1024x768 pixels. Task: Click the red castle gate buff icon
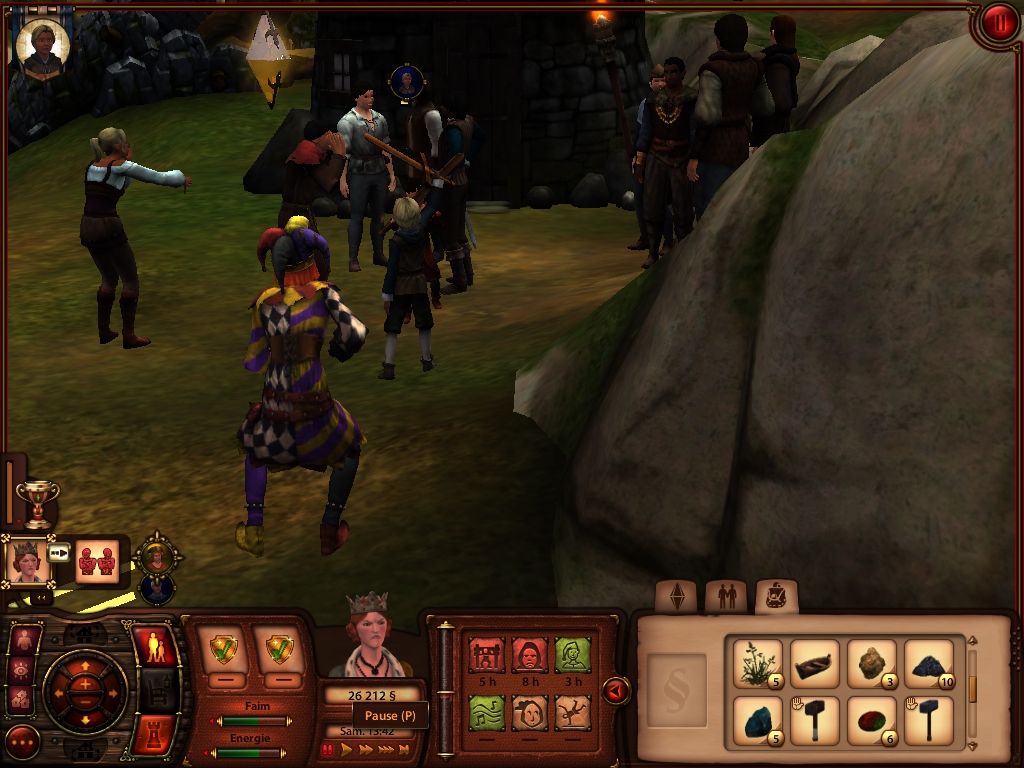point(486,655)
